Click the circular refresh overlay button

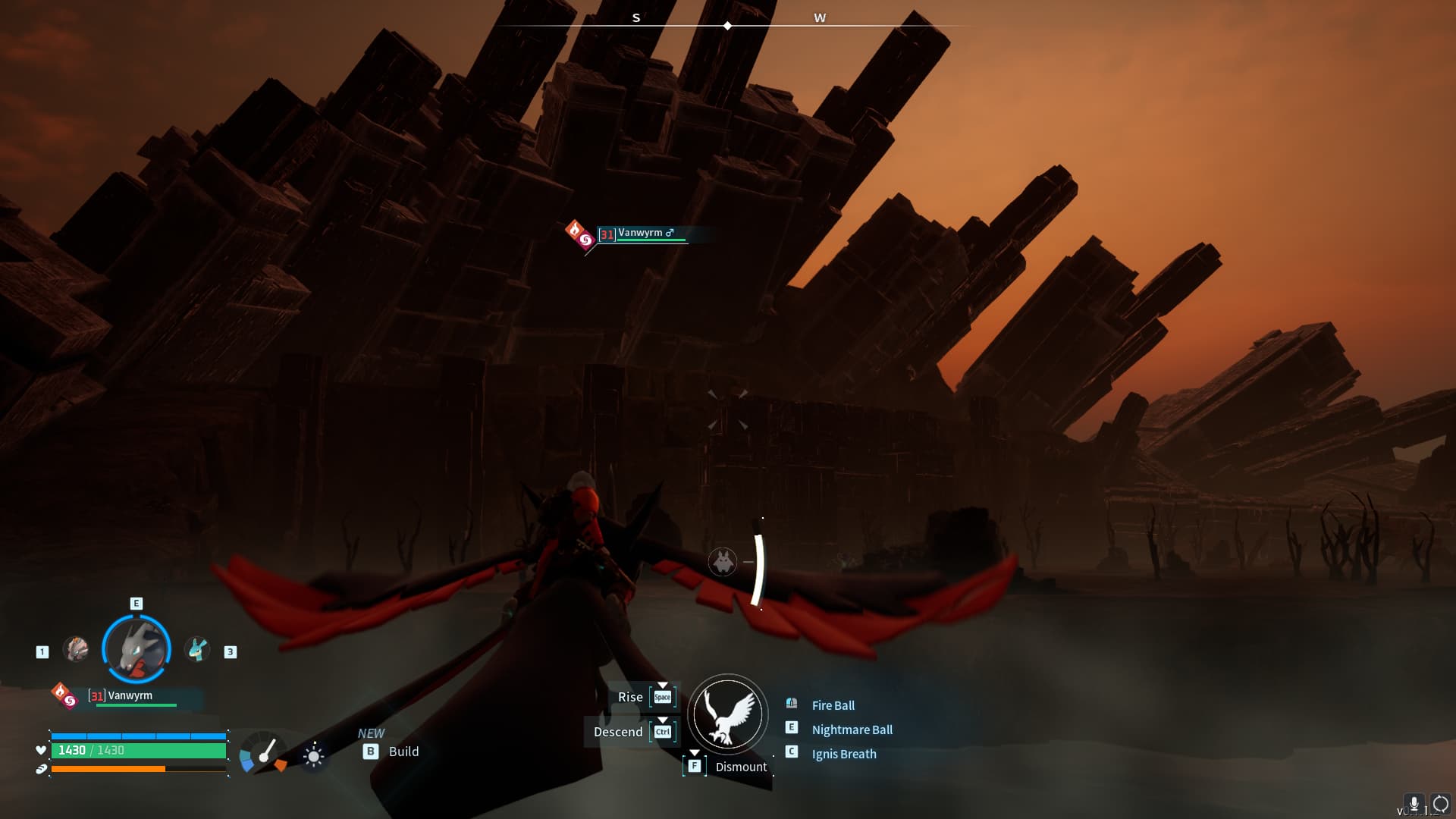1440,804
